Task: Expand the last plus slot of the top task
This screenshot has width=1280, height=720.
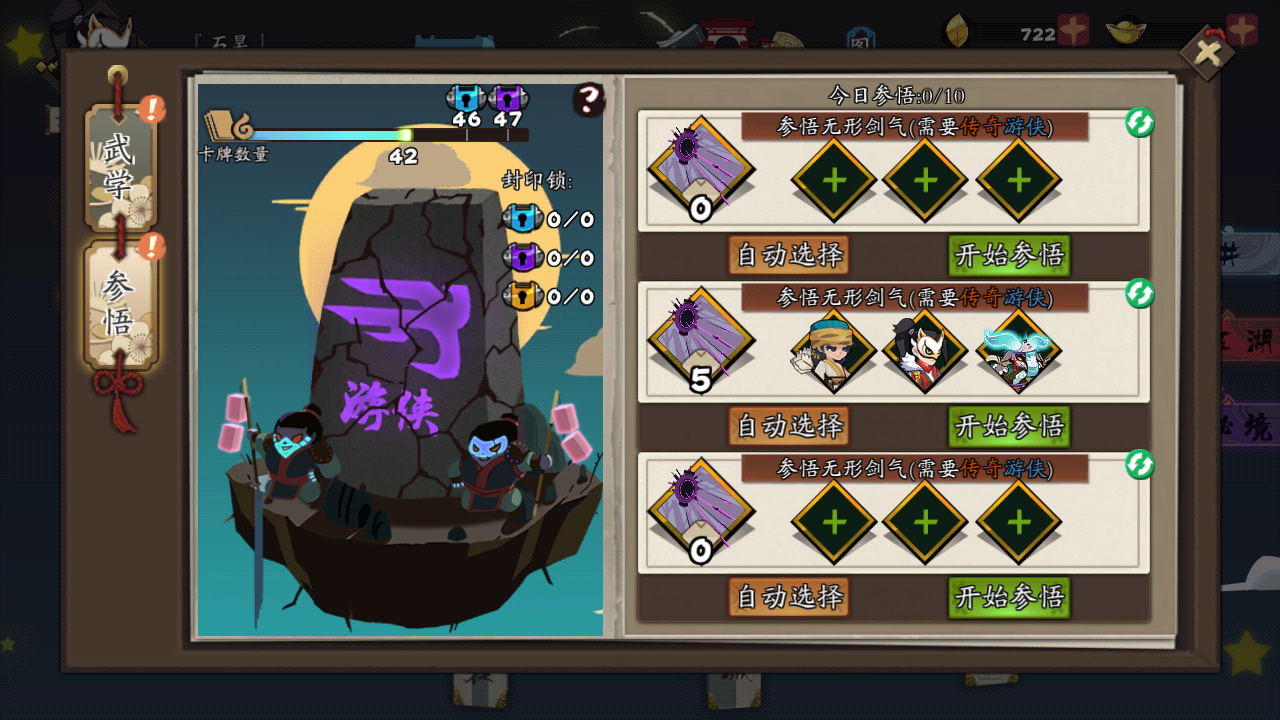Action: click(x=1018, y=182)
